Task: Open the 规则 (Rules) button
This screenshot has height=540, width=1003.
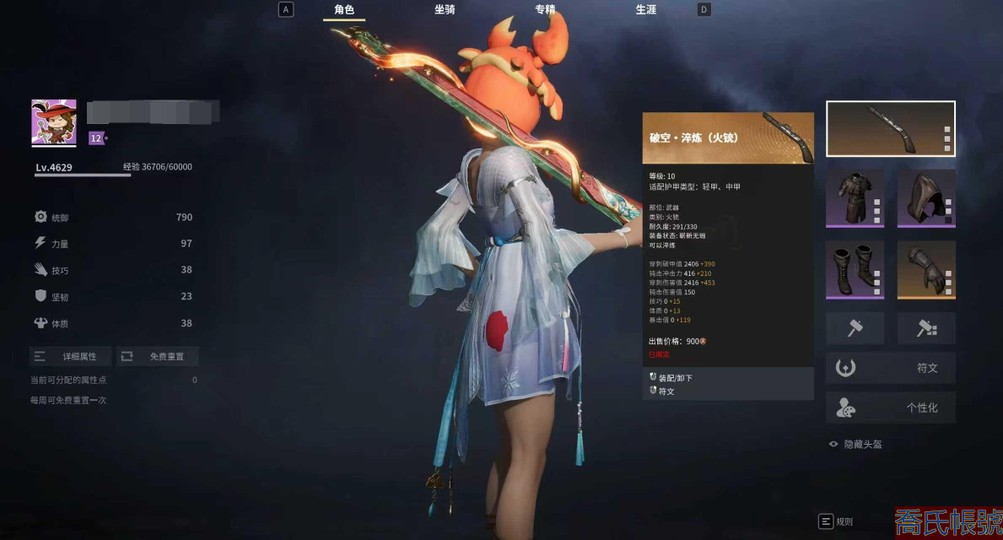Action: click(x=836, y=521)
